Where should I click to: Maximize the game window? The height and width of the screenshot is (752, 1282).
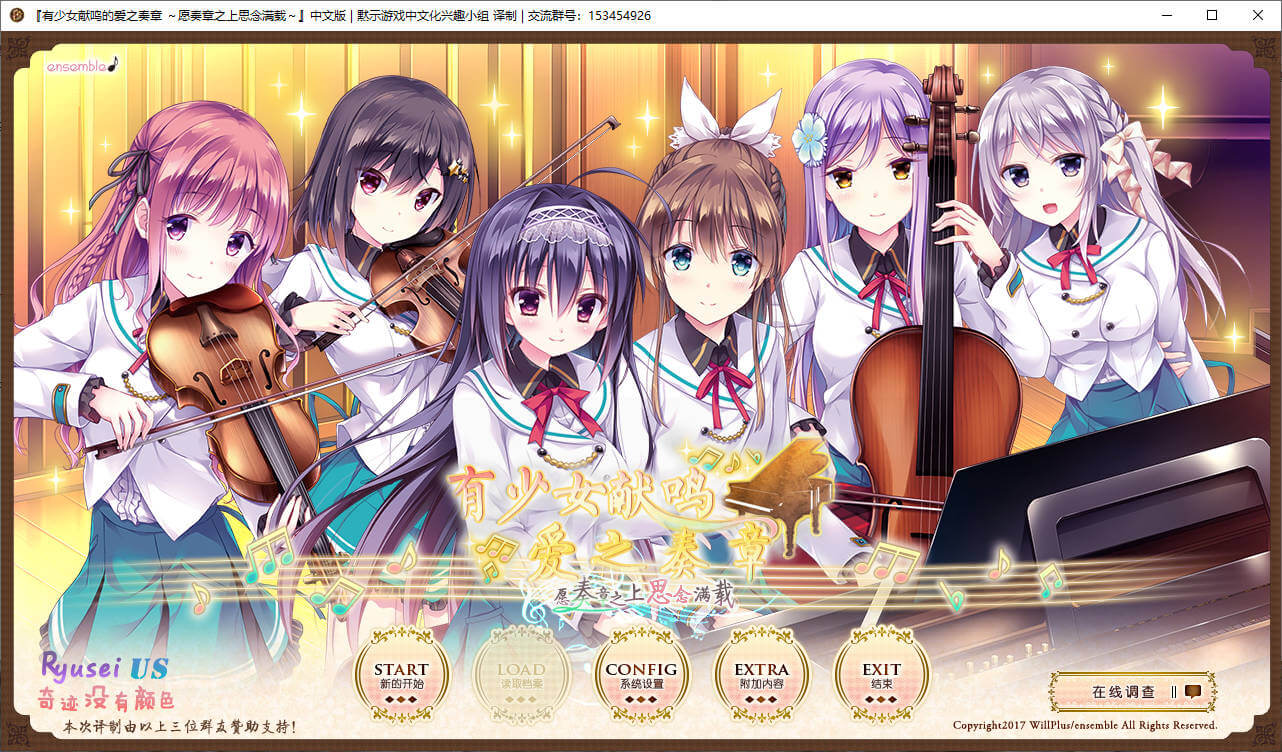click(1212, 15)
